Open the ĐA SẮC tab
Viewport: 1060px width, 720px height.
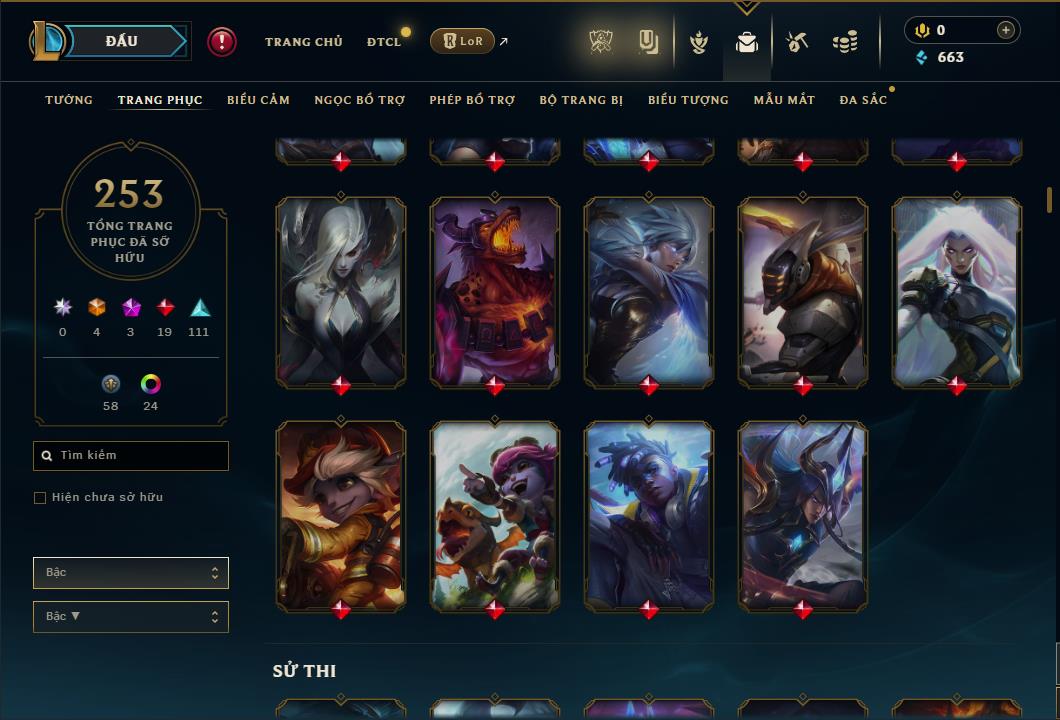click(x=863, y=100)
